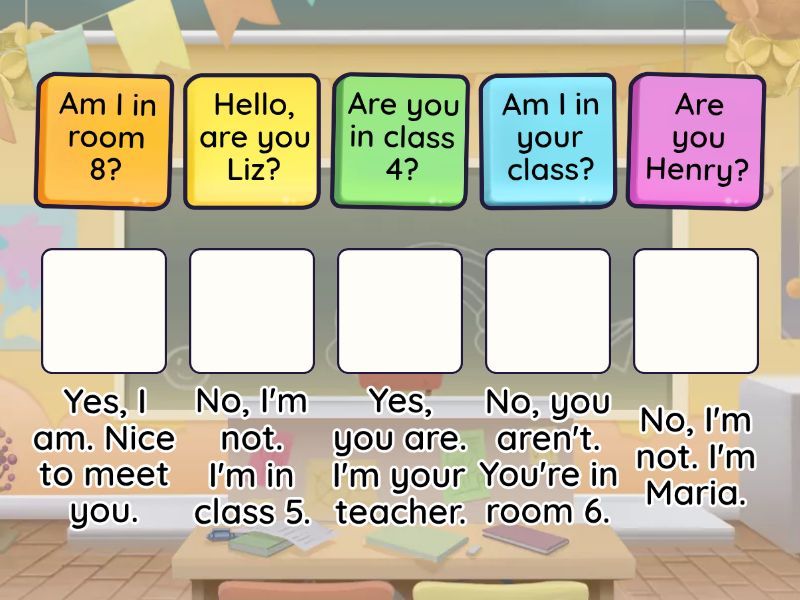Select the orange "Am I in room 8?" card
This screenshot has width=800, height=600.
[103, 138]
